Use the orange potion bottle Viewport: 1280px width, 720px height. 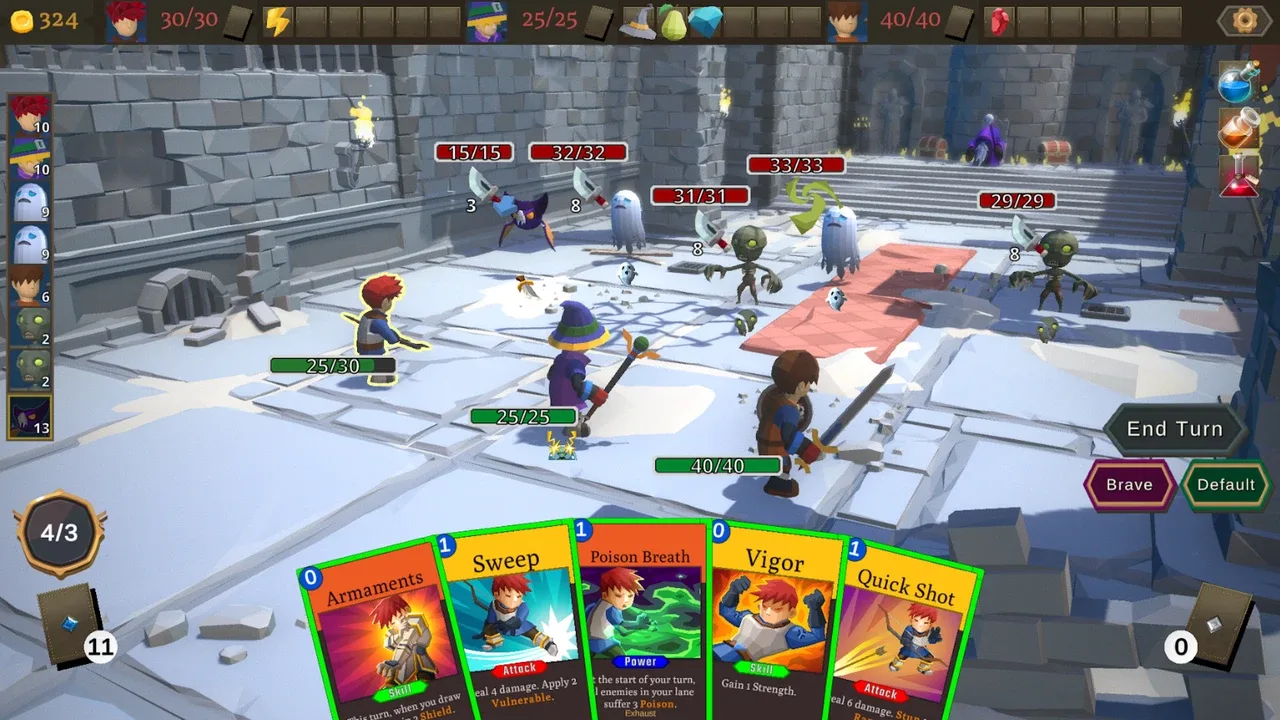(x=1238, y=131)
